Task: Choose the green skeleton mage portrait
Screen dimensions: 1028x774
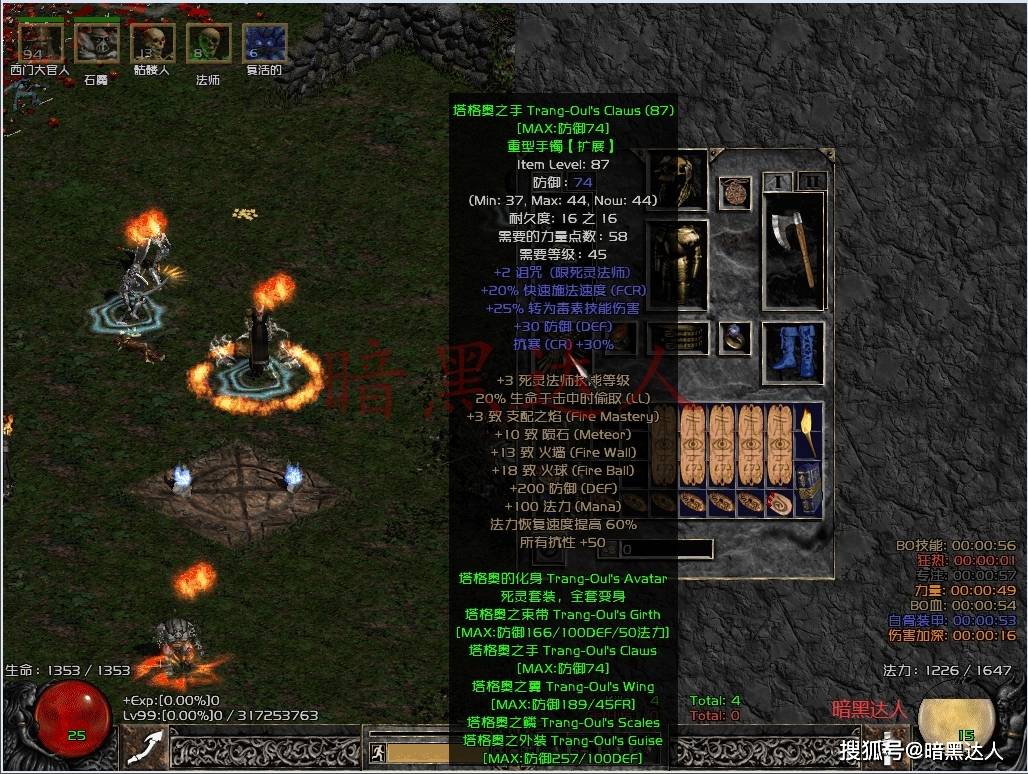Action: [x=208, y=44]
